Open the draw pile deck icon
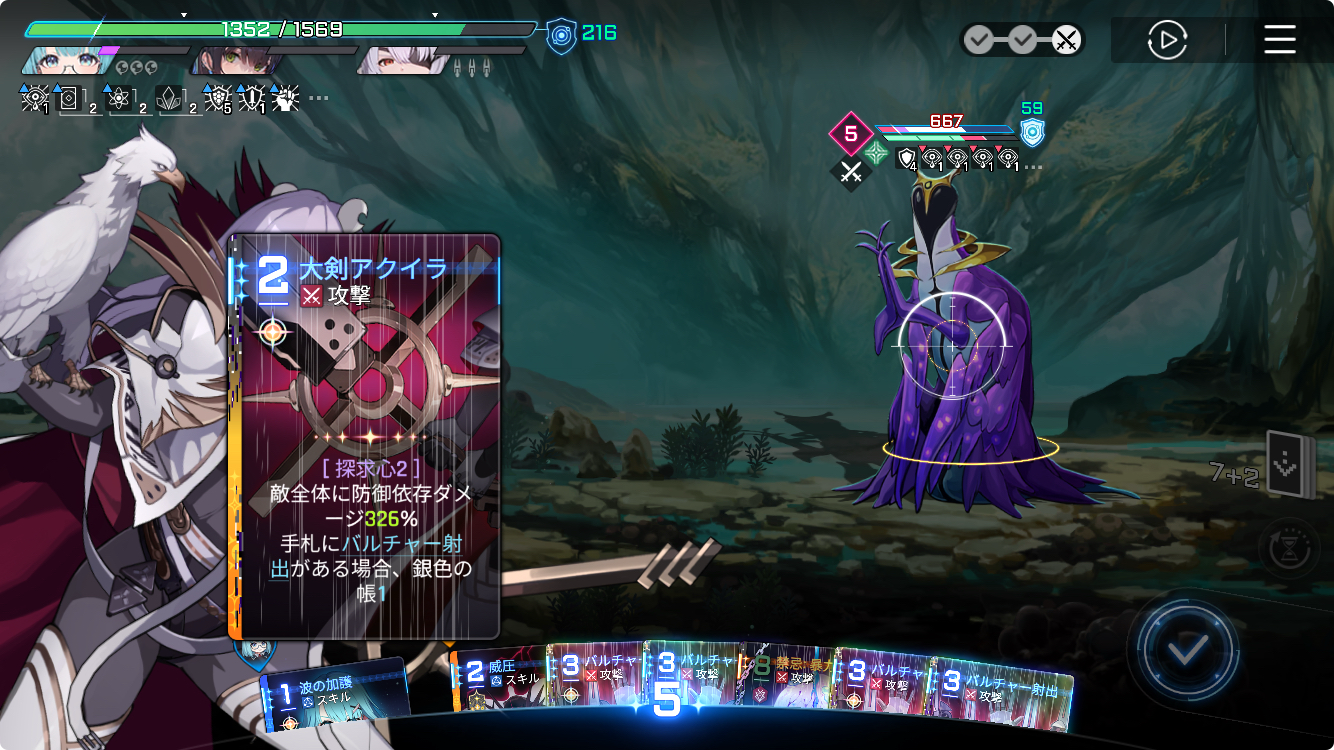This screenshot has width=1334, height=750. (x=1287, y=464)
